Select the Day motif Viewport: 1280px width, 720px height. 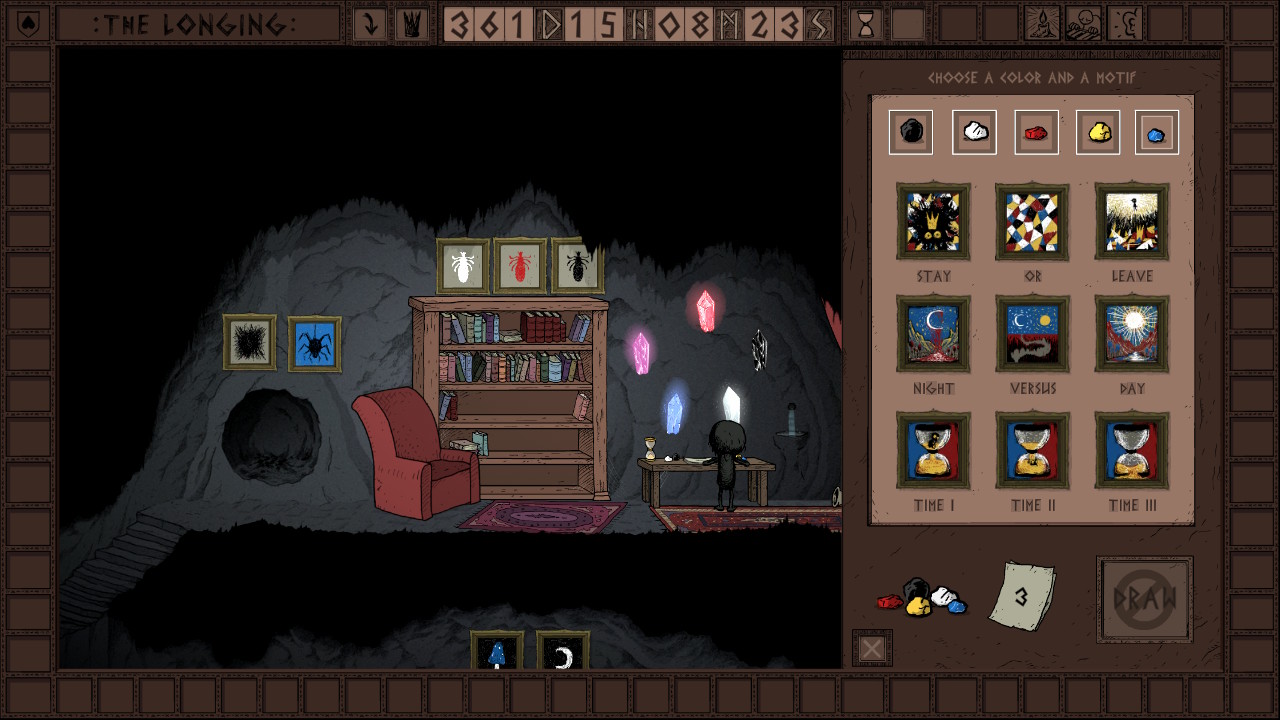pos(1132,334)
